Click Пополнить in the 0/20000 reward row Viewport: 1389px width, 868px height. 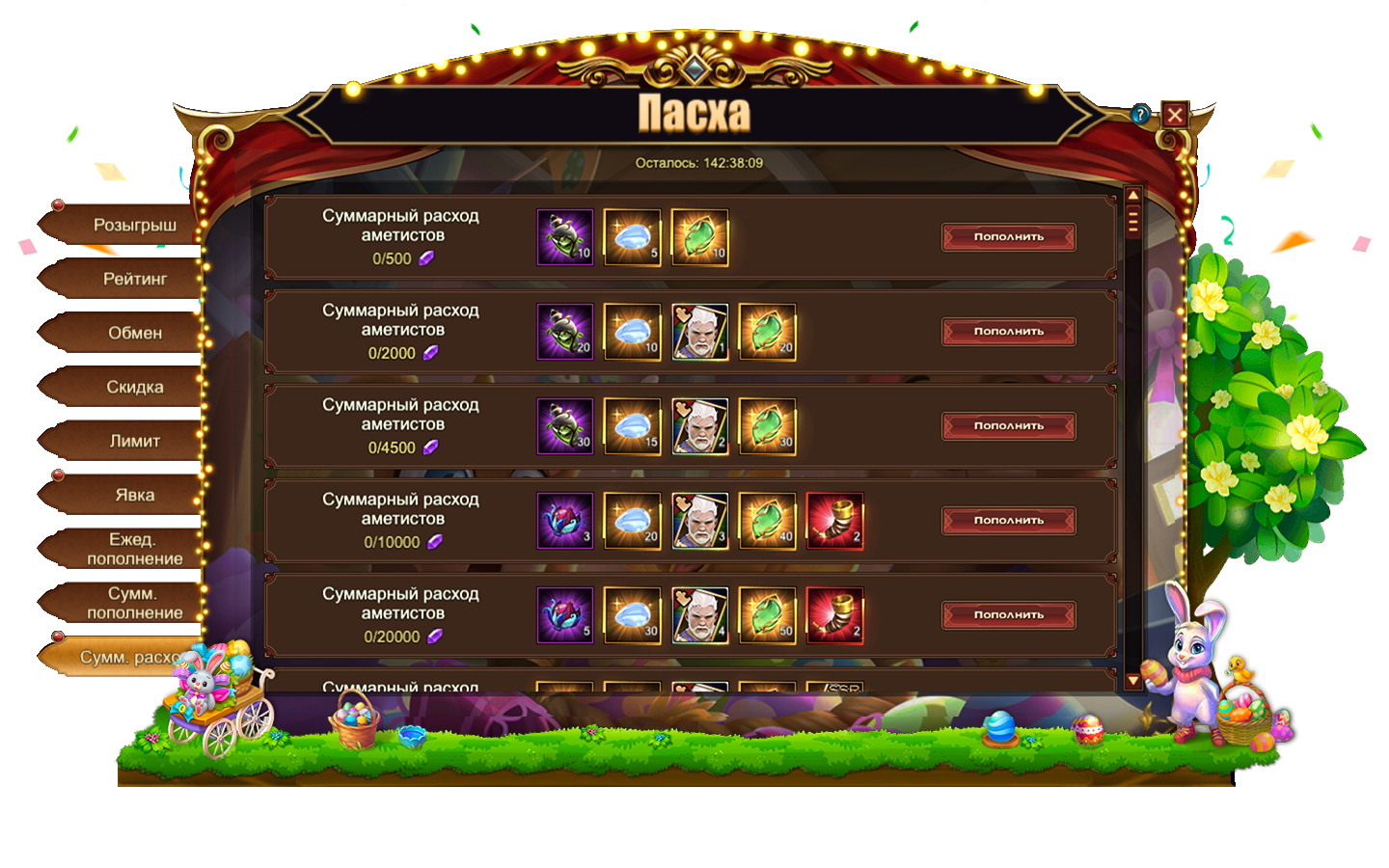tap(1008, 615)
